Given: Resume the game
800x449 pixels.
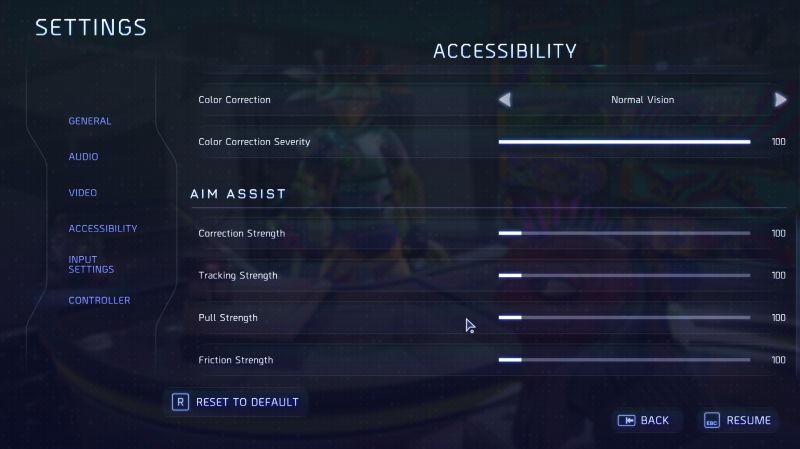Looking at the screenshot, I should coord(737,421).
